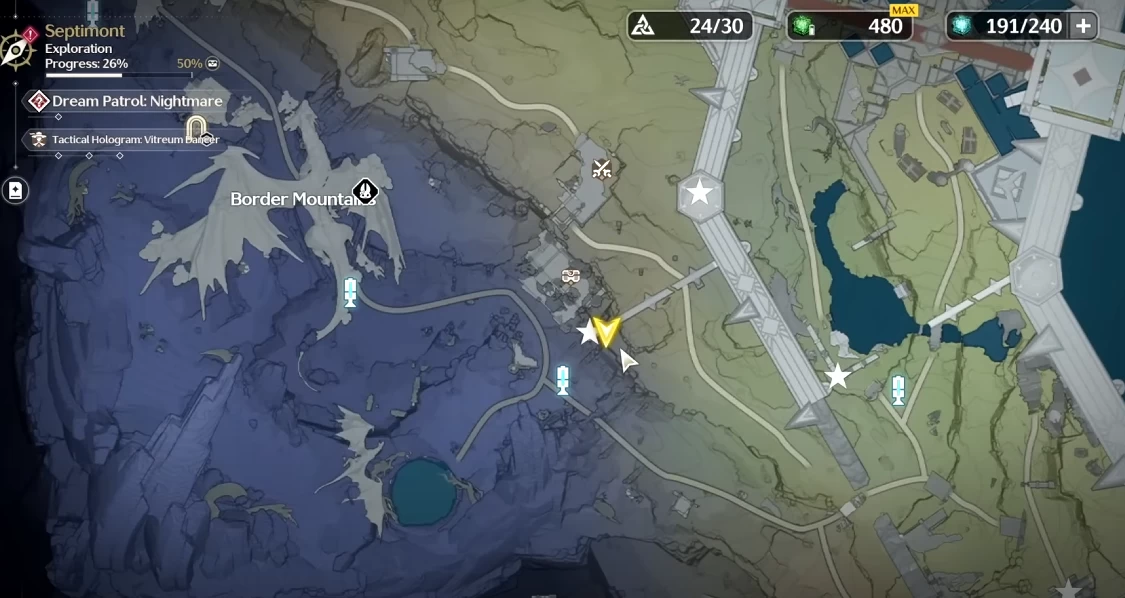Select the crossed swords map marker
The height and width of the screenshot is (598, 1125).
(x=601, y=169)
